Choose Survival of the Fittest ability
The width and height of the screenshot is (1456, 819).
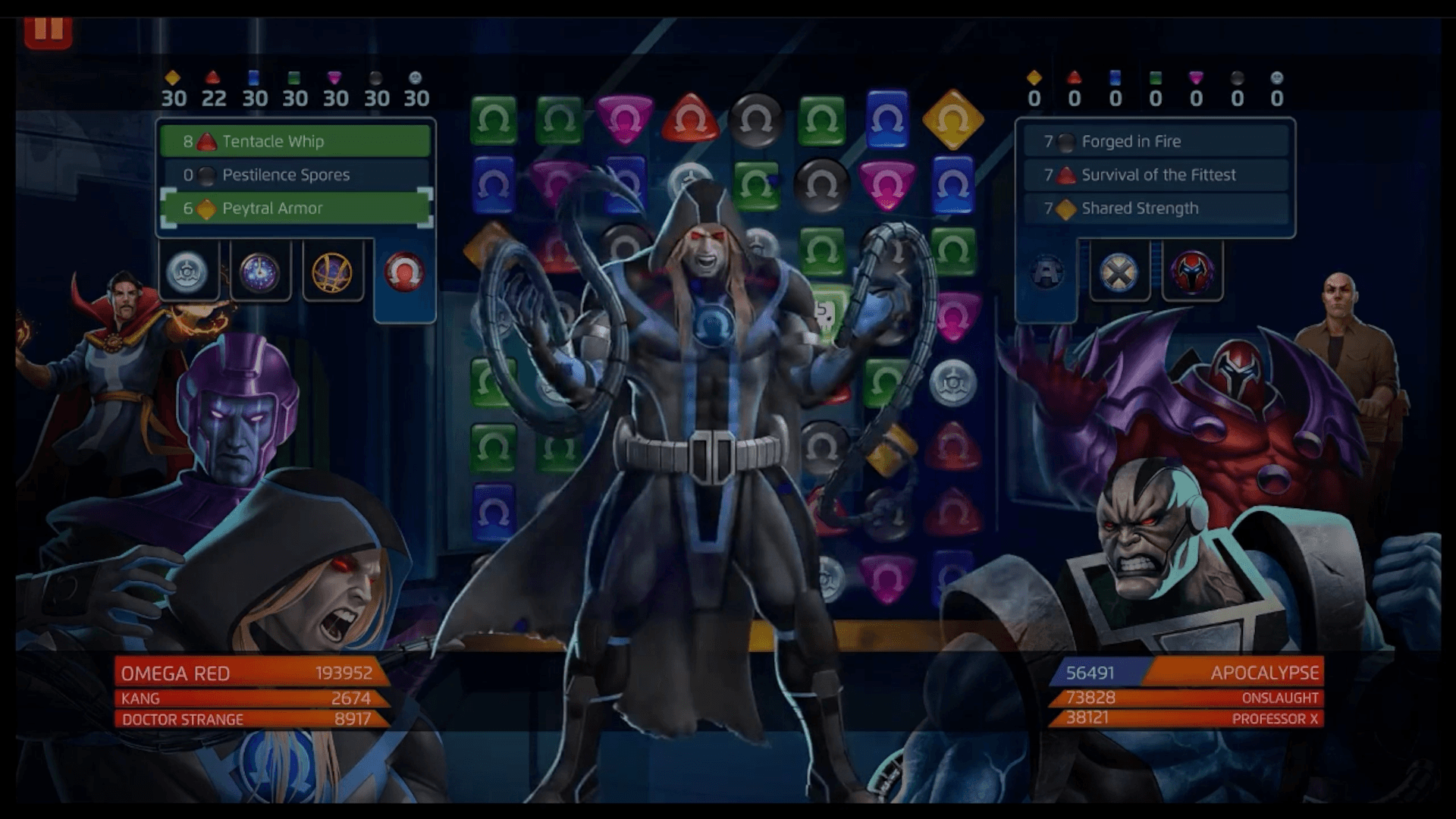click(x=1156, y=175)
